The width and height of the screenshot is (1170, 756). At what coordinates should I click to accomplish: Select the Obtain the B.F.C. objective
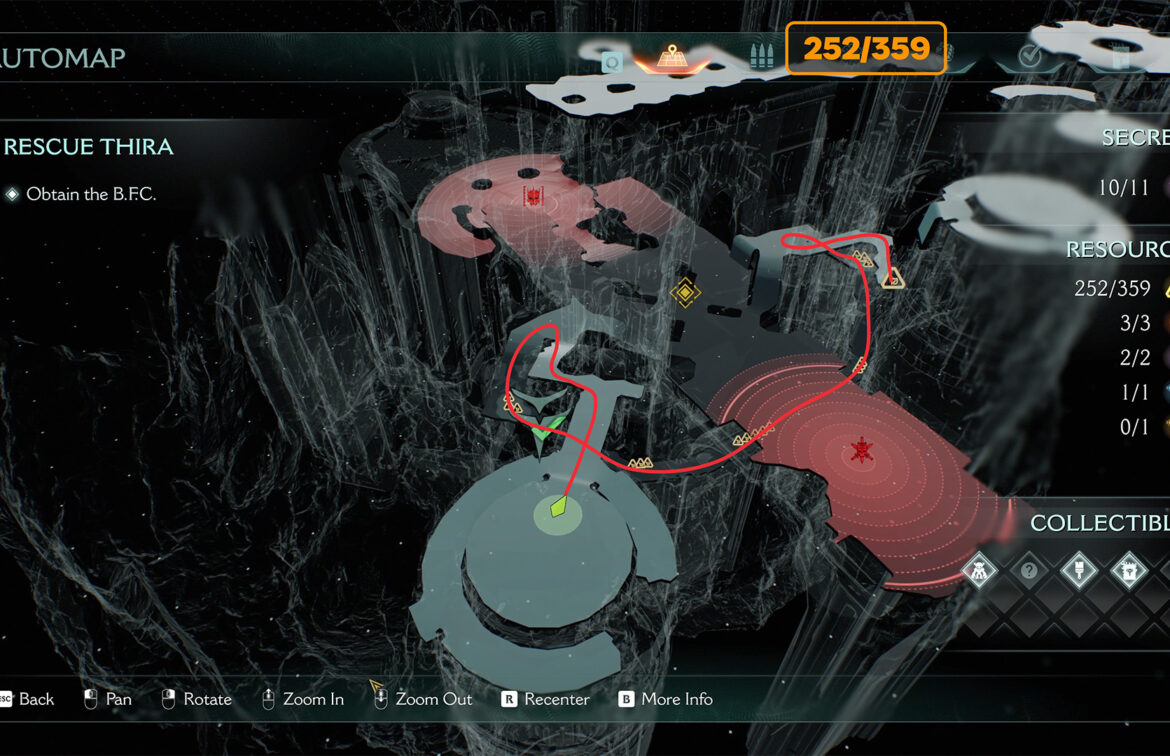[x=90, y=194]
